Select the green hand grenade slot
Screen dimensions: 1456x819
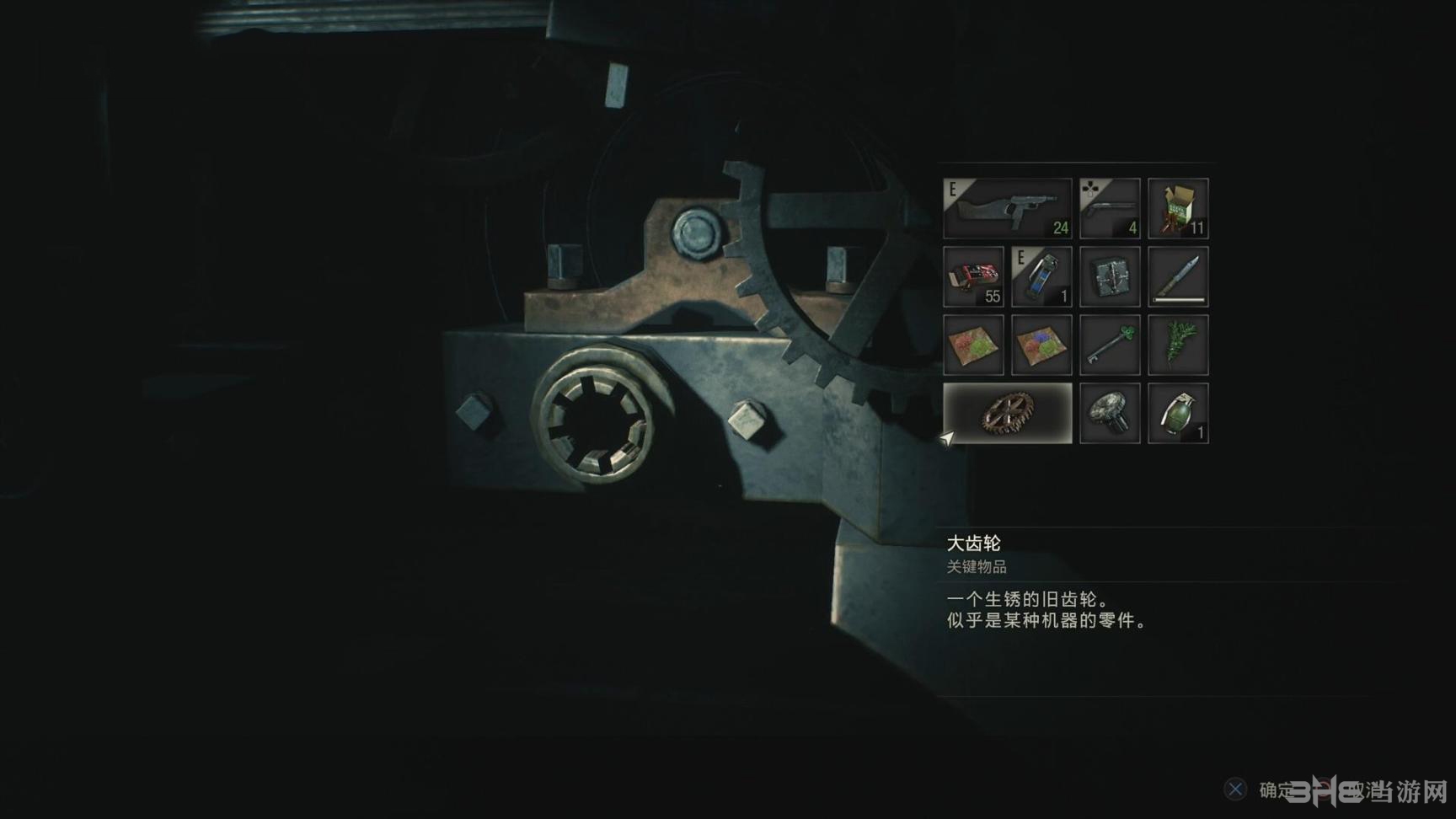[1178, 413]
